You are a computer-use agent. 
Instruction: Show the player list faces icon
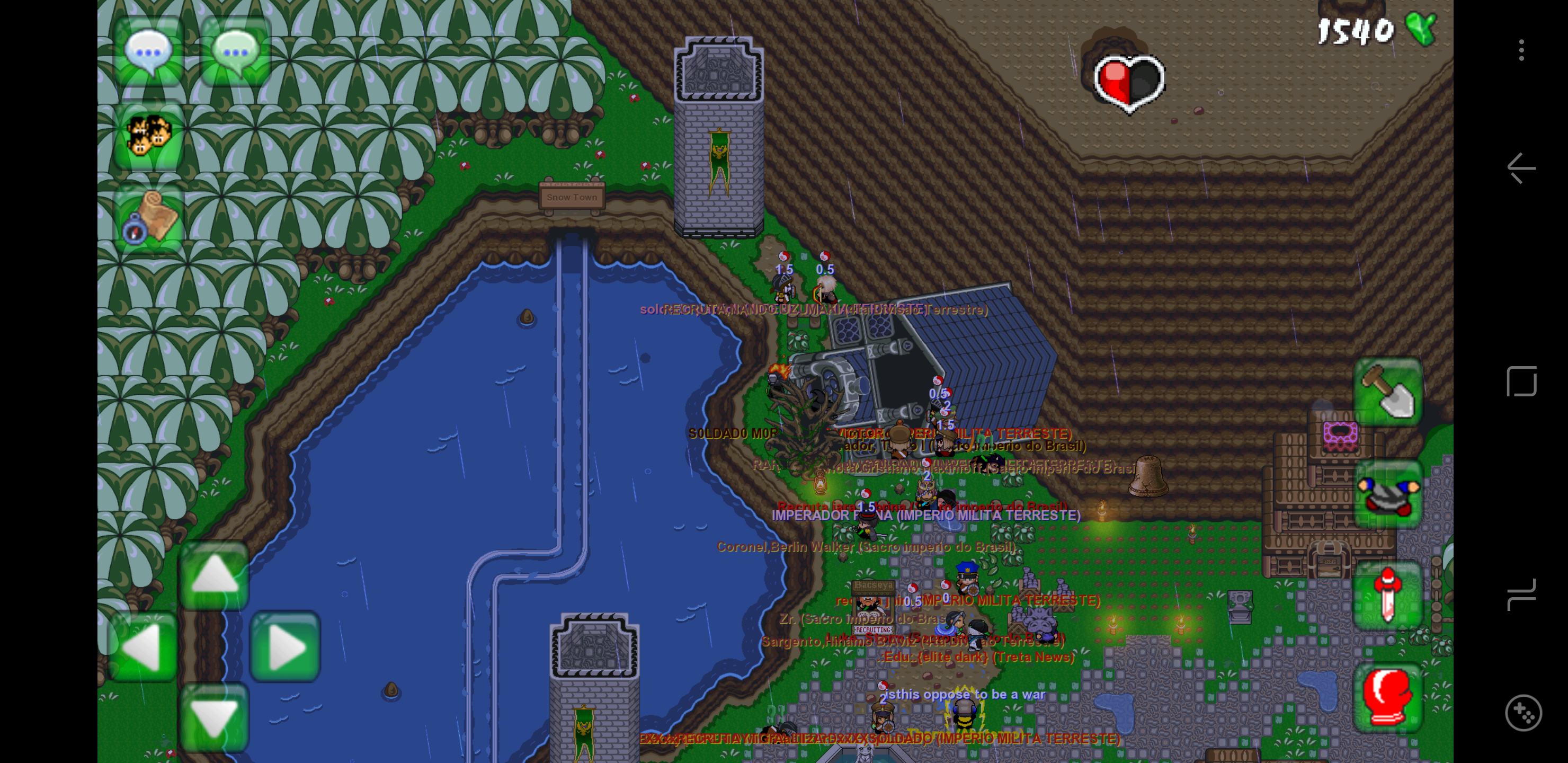pos(148,135)
